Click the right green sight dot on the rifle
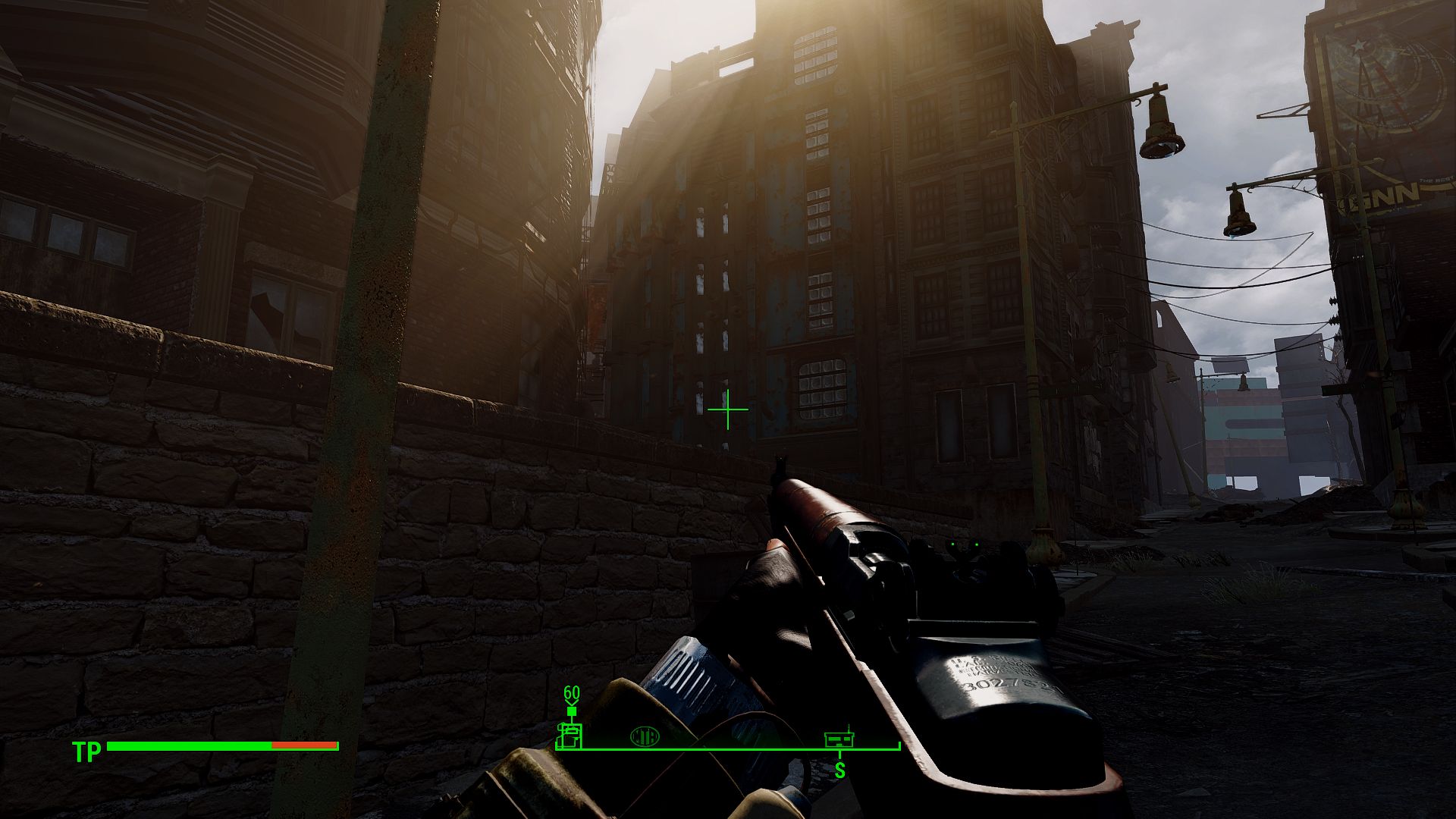 click(x=978, y=544)
